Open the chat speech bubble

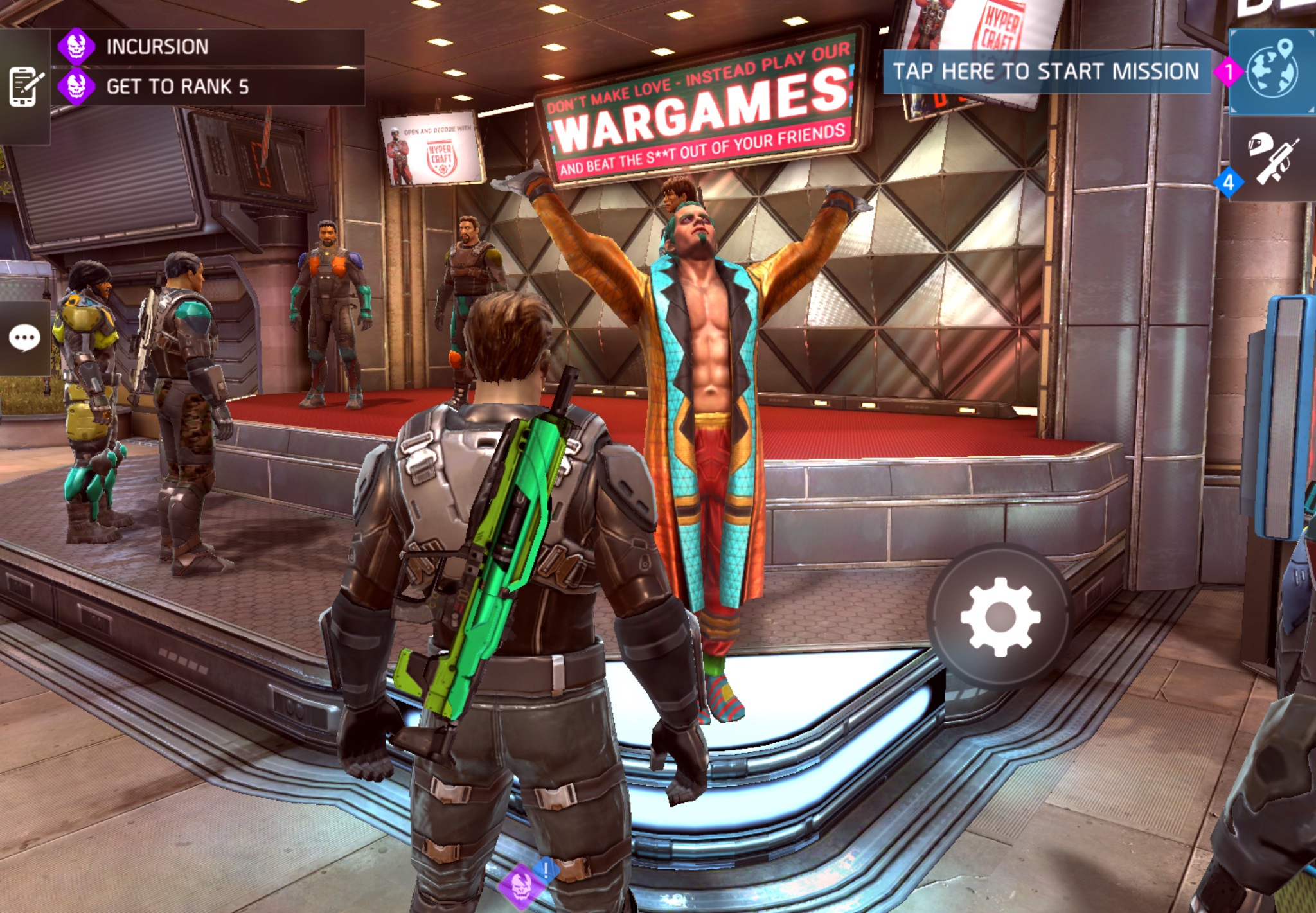(25, 338)
